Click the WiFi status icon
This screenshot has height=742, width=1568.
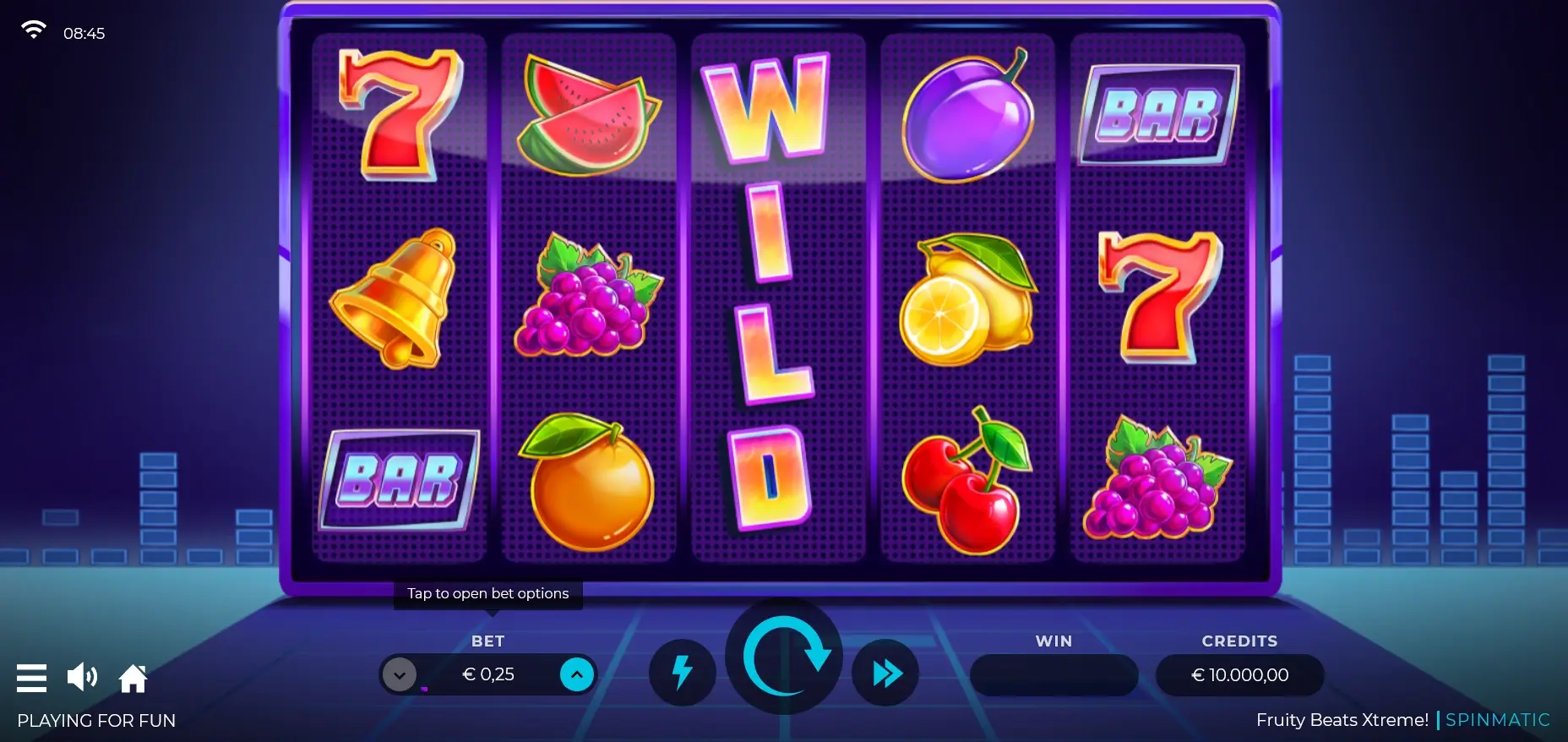pyautogui.click(x=34, y=28)
